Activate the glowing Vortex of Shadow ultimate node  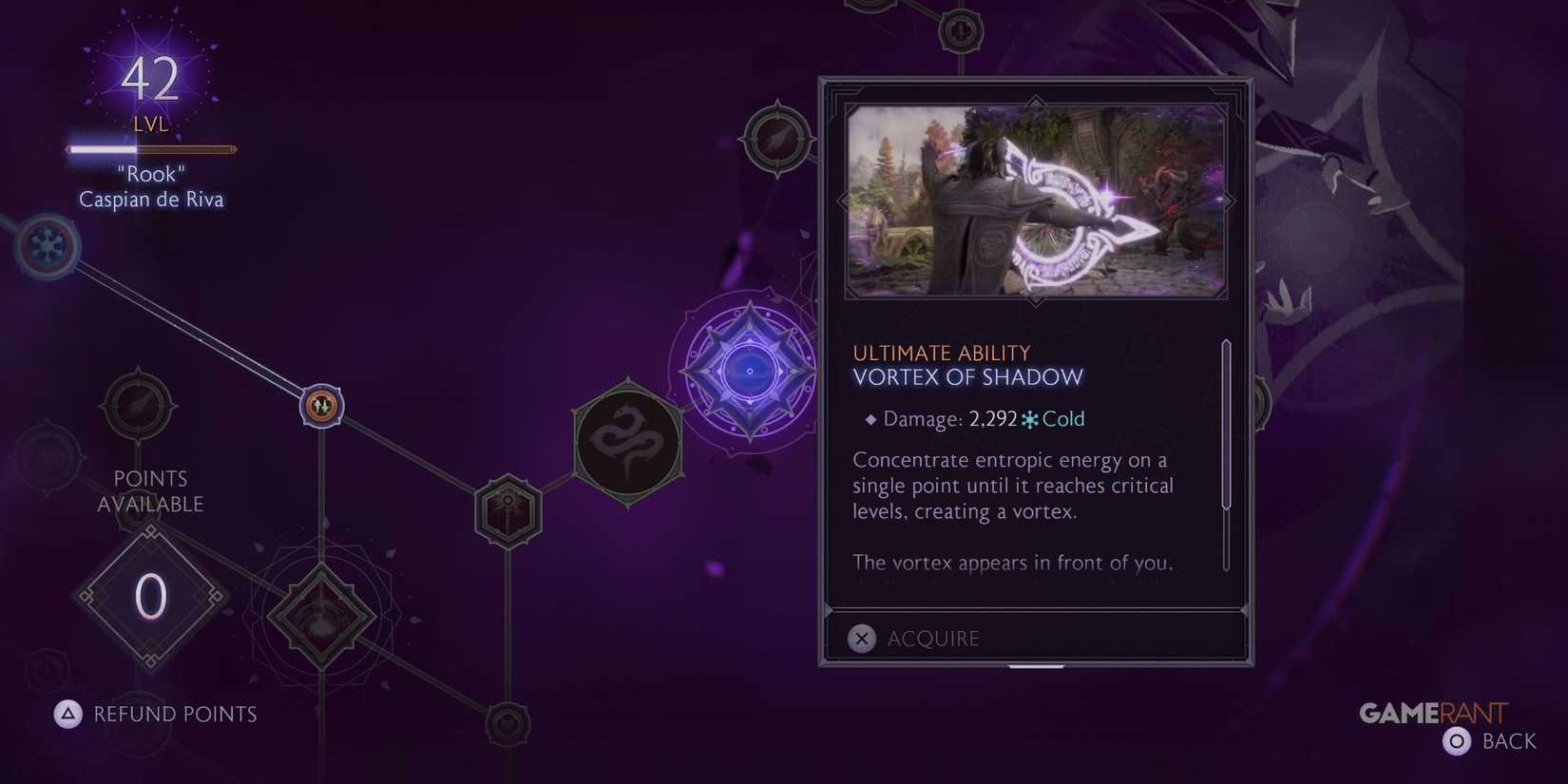pyautogui.click(x=749, y=371)
